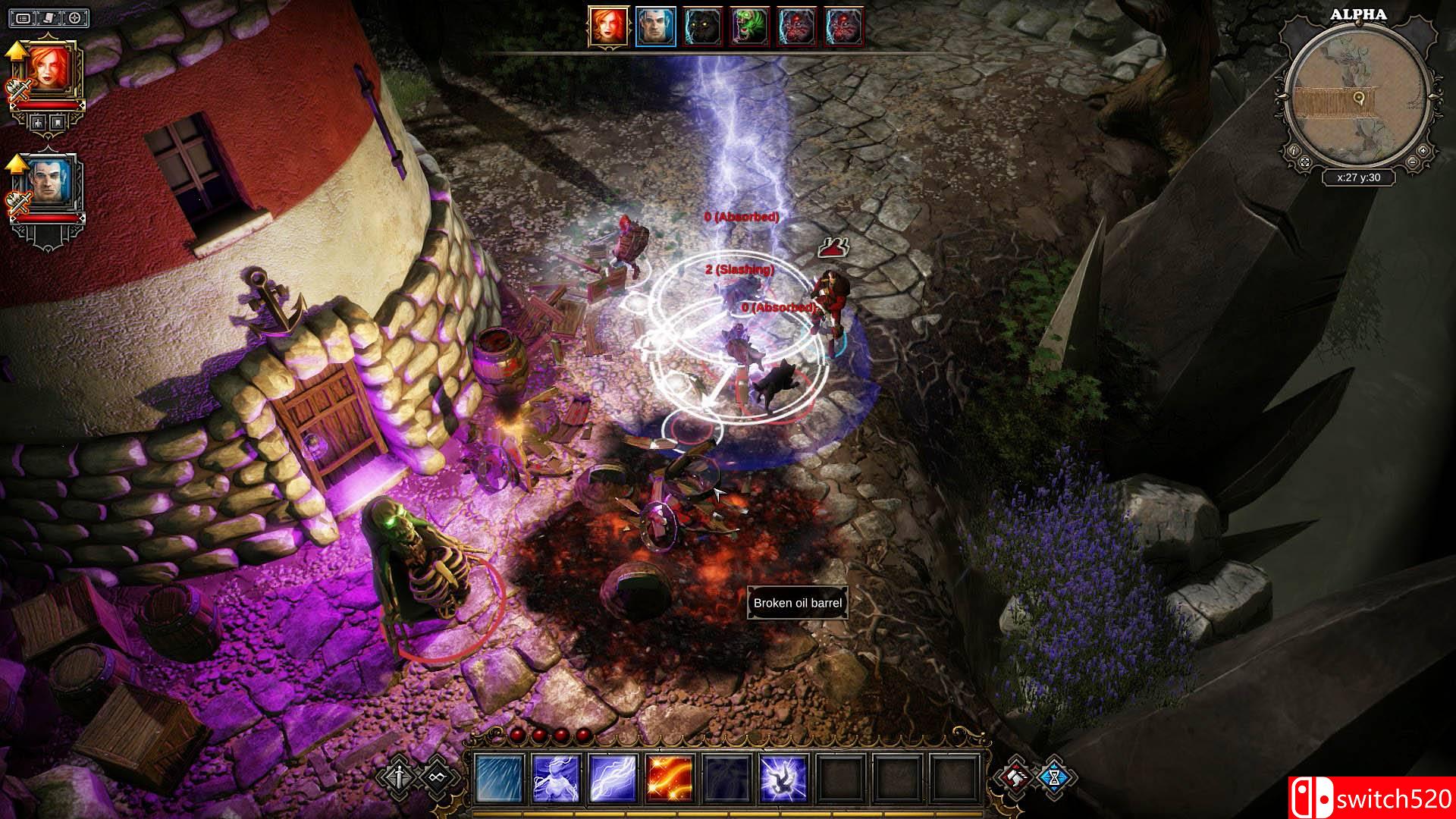Cast the Lightning Bolt skill from the hotbar
1456x819 pixels.
tap(612, 777)
